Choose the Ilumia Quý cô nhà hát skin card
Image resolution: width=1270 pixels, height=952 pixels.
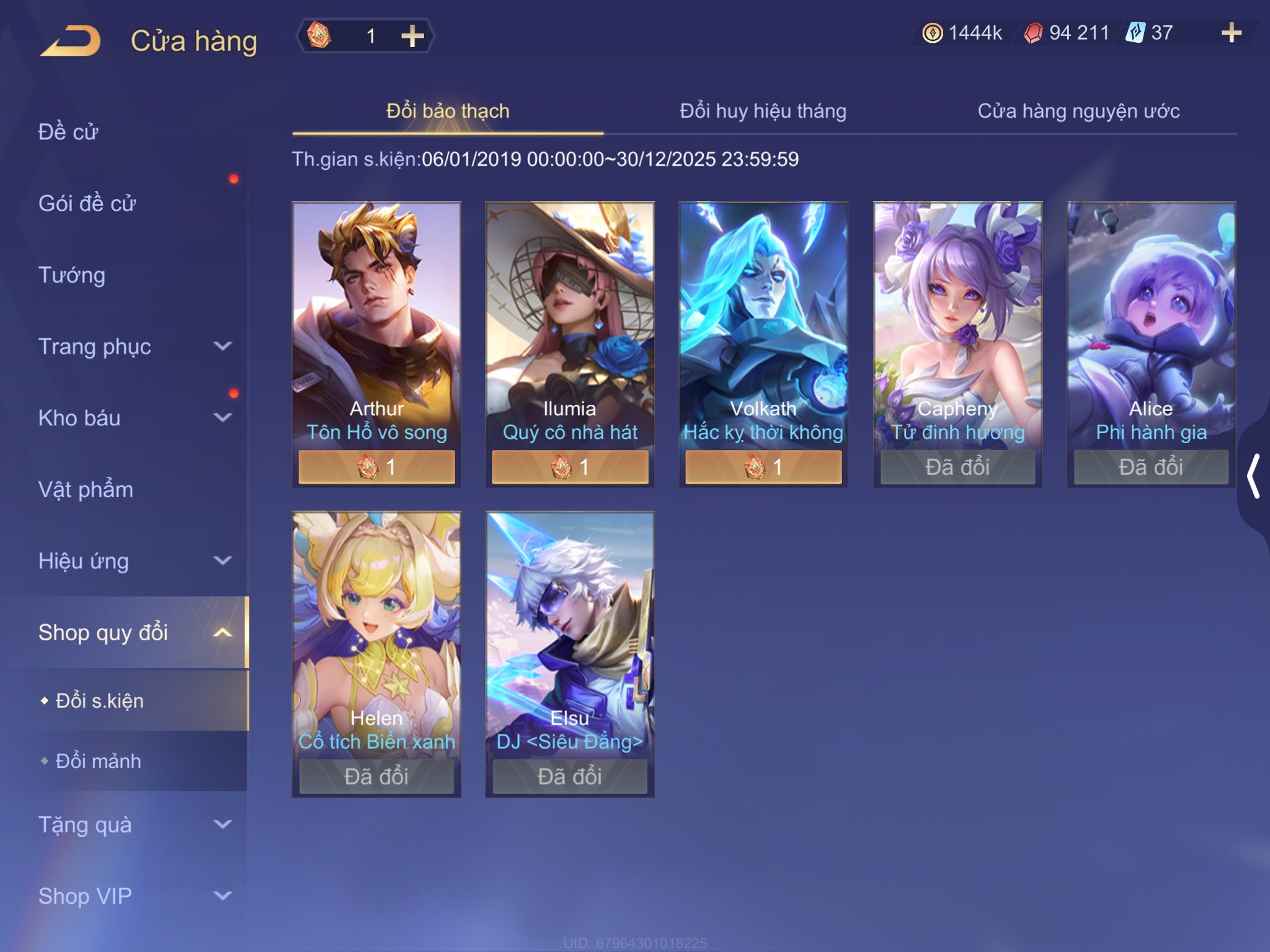pos(569,322)
